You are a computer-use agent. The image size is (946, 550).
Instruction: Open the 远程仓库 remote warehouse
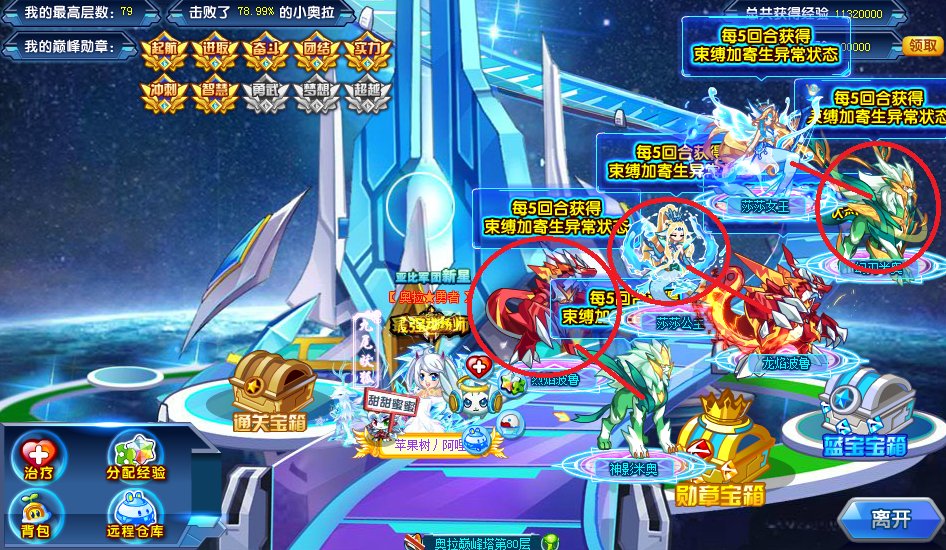click(x=137, y=514)
